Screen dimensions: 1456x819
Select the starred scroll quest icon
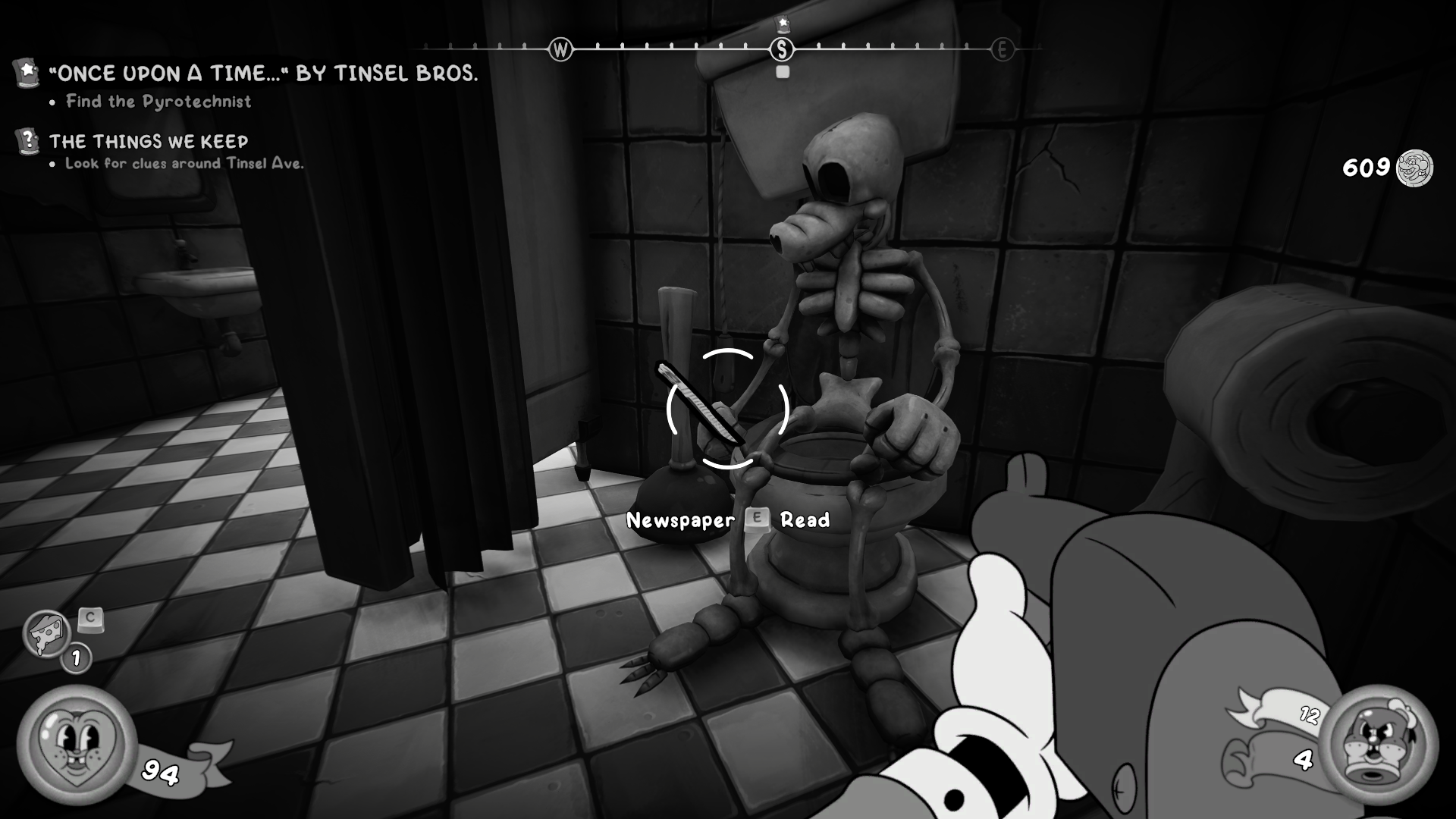[x=25, y=73]
